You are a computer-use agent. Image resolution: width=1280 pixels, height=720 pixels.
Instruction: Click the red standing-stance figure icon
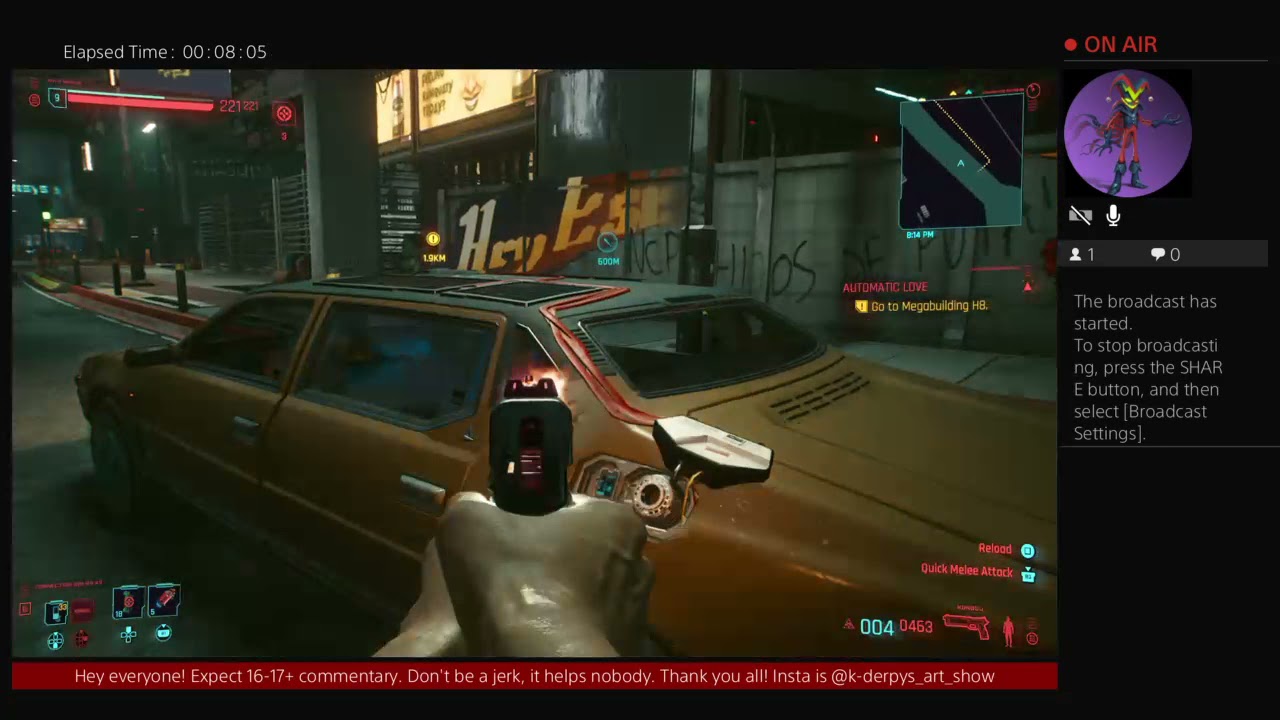(x=1008, y=628)
